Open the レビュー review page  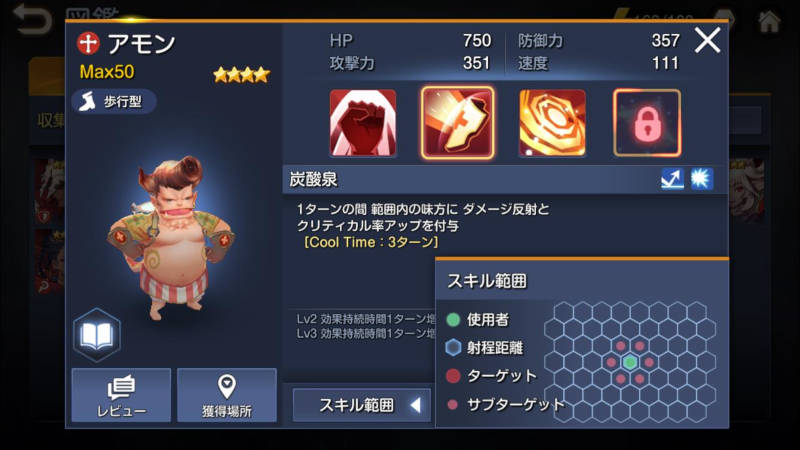point(121,395)
